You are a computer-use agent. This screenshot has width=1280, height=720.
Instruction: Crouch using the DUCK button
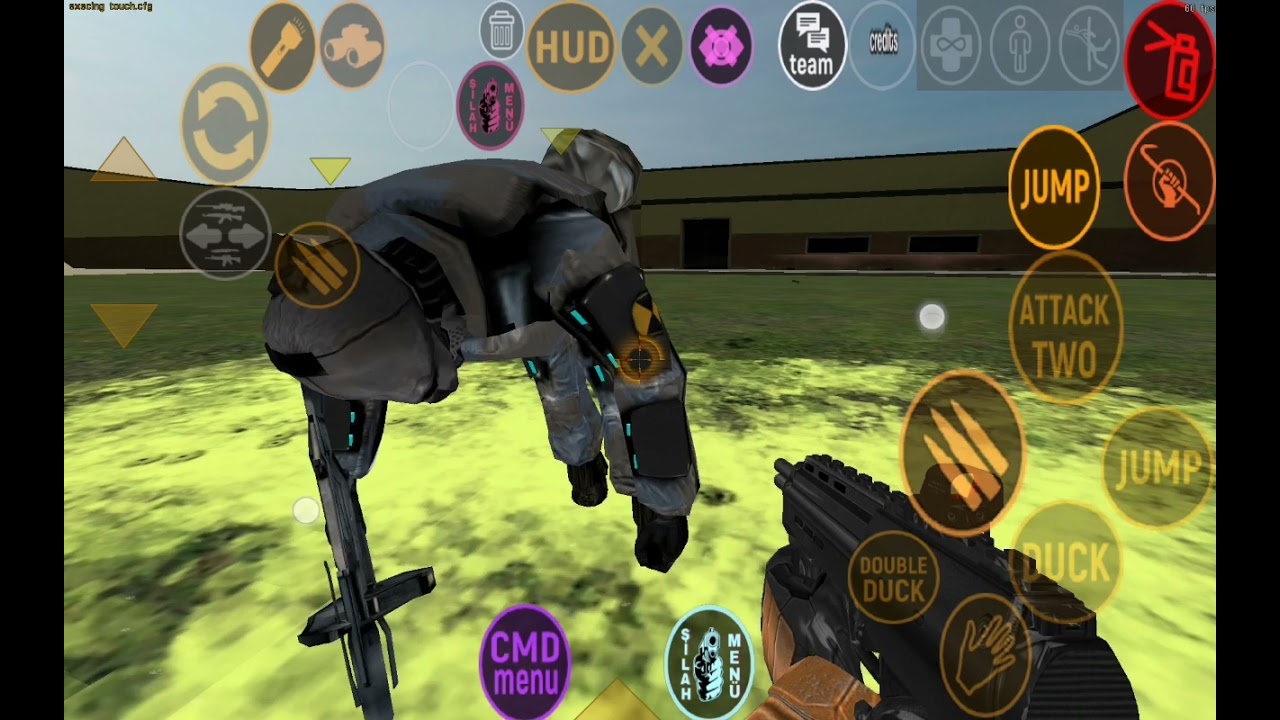point(1066,563)
